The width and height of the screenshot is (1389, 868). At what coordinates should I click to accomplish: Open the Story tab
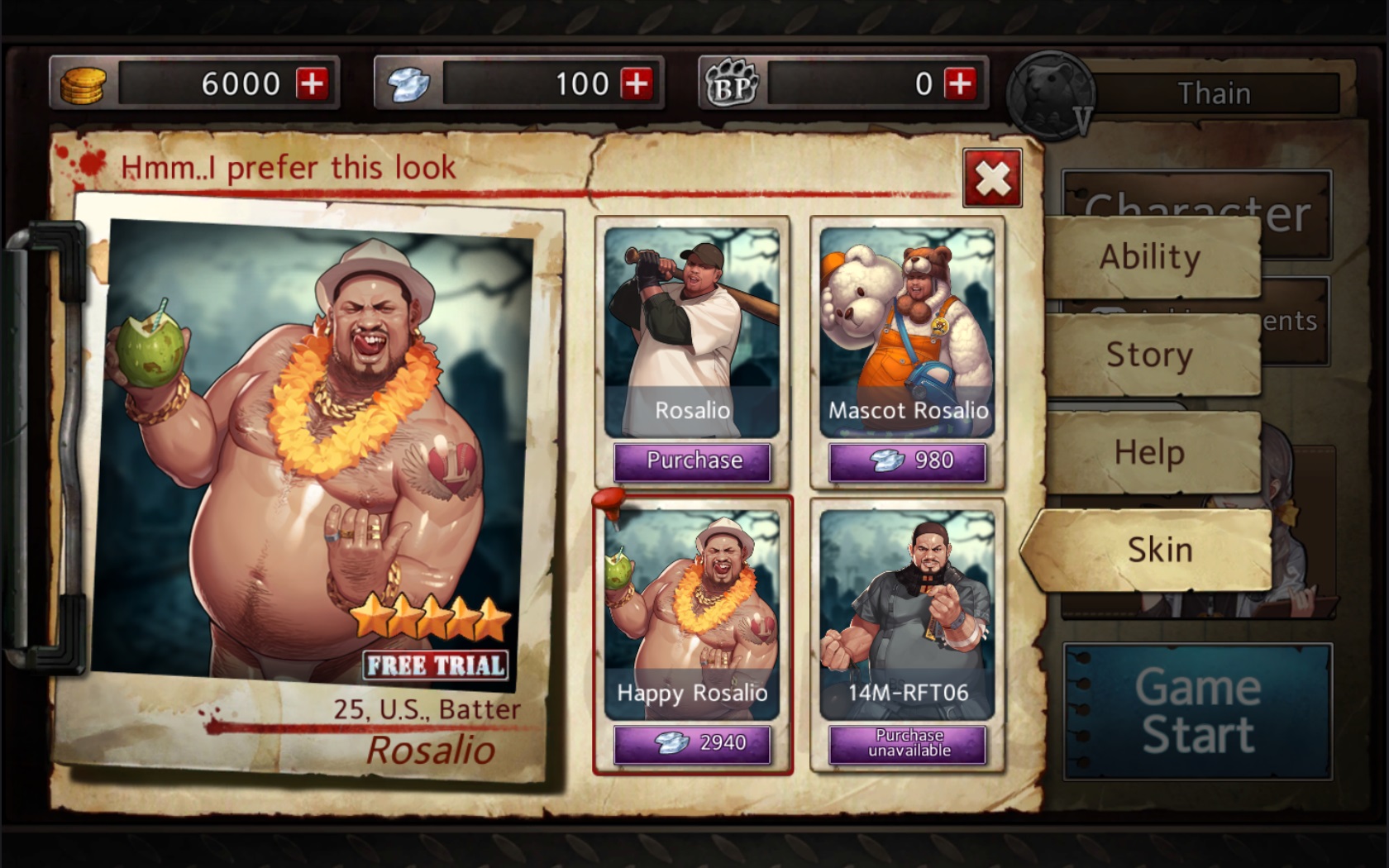point(1151,355)
